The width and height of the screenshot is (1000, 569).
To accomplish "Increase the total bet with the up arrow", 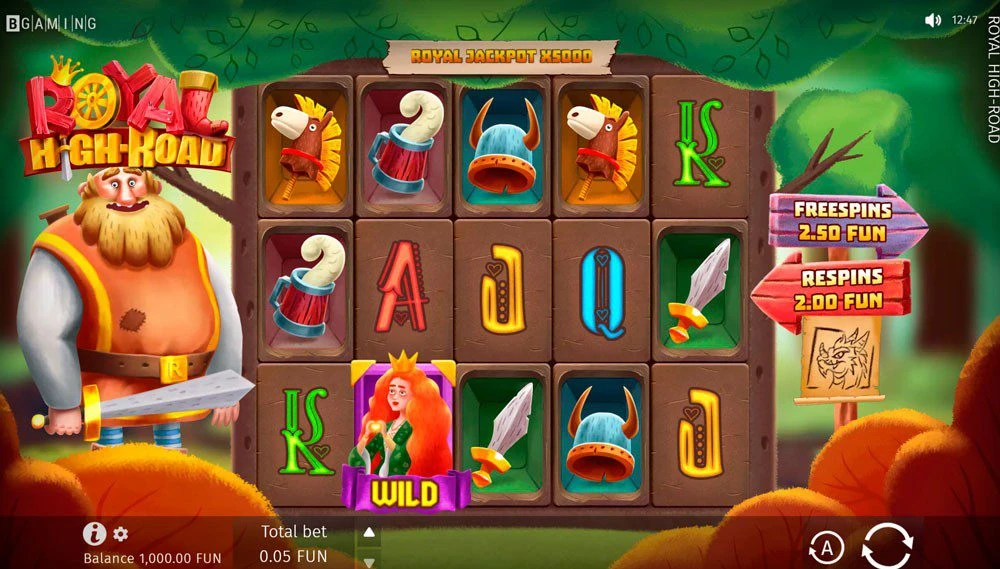I will pyautogui.click(x=368, y=532).
